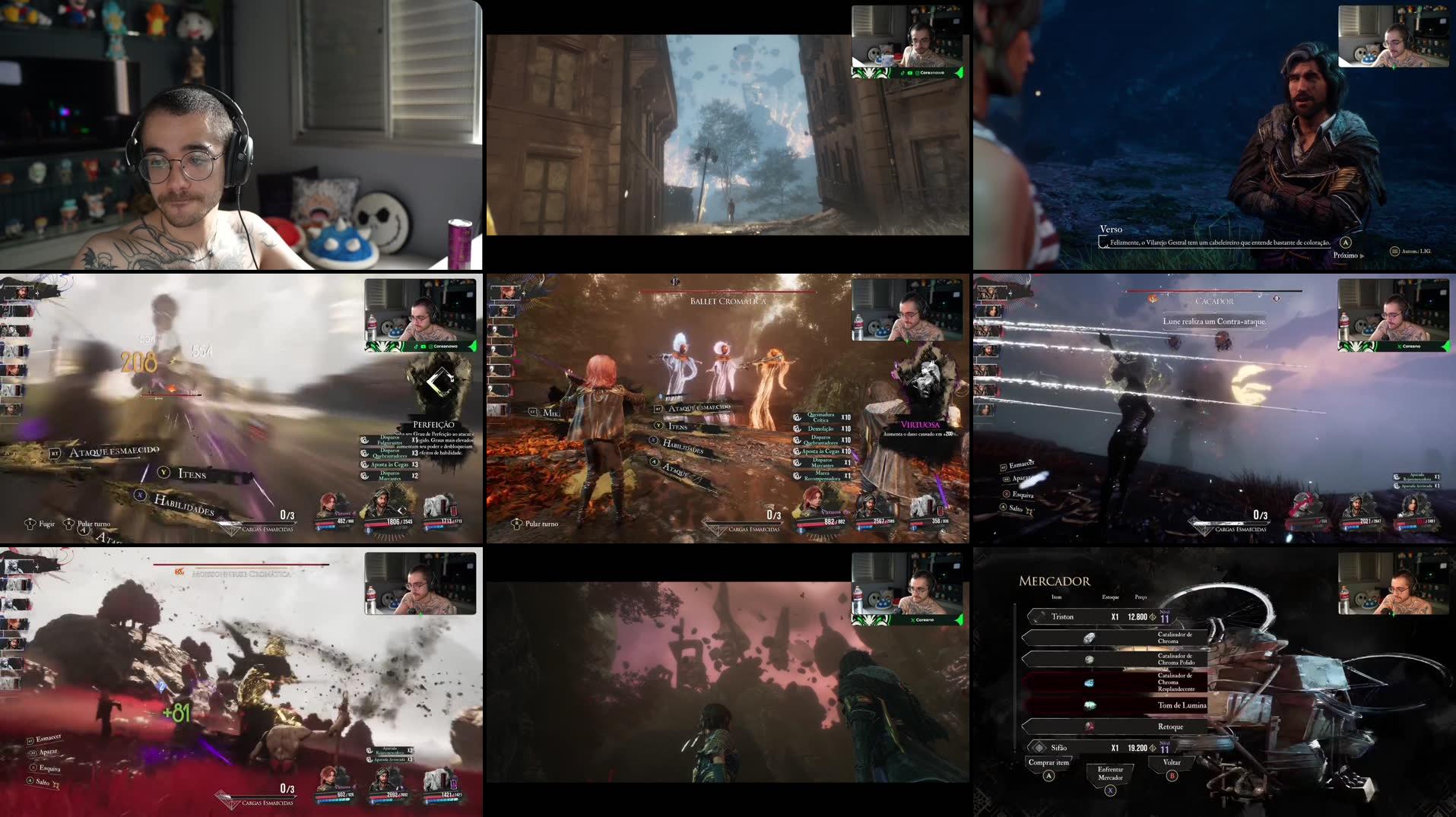Select the Demolição skill icon

pos(797,429)
